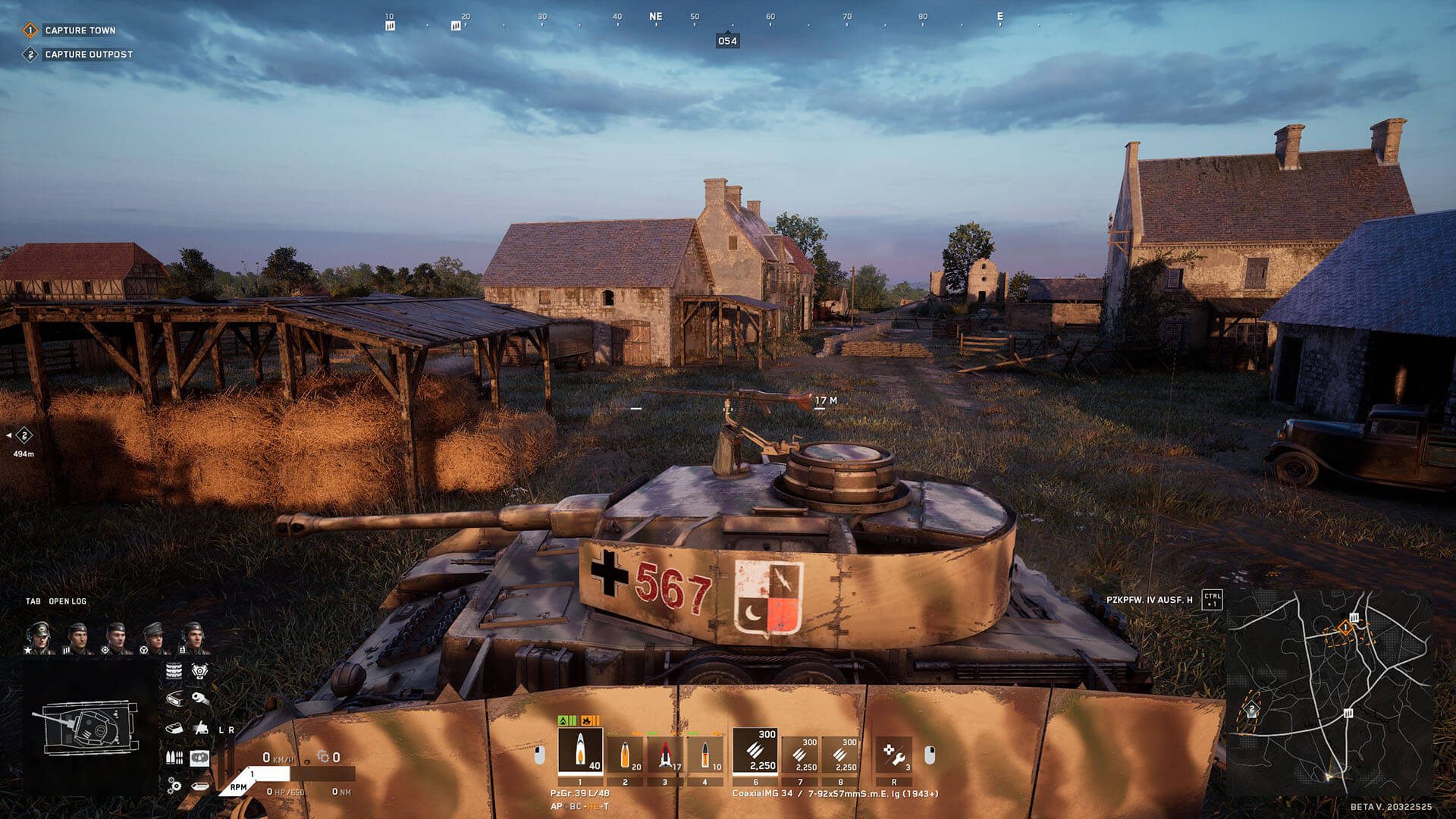Select the gunner crew portrait with crosshair badge
This screenshot has width=1456, height=819.
pos(115,639)
